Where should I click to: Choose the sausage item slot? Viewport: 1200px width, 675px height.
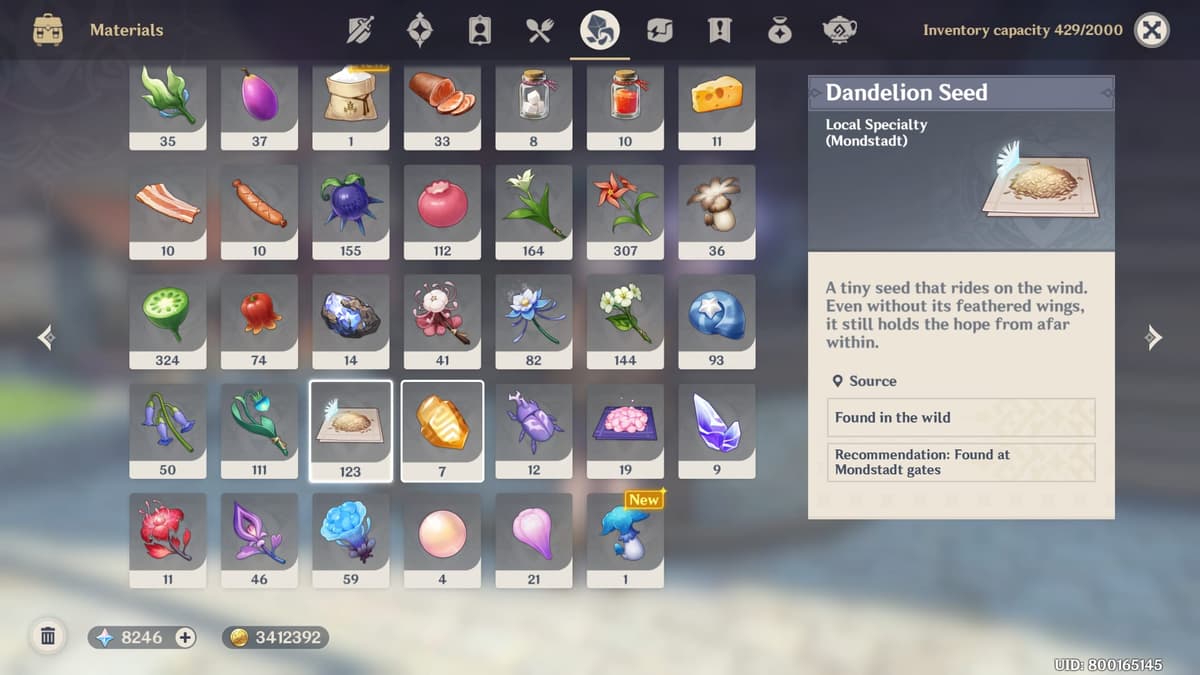259,211
